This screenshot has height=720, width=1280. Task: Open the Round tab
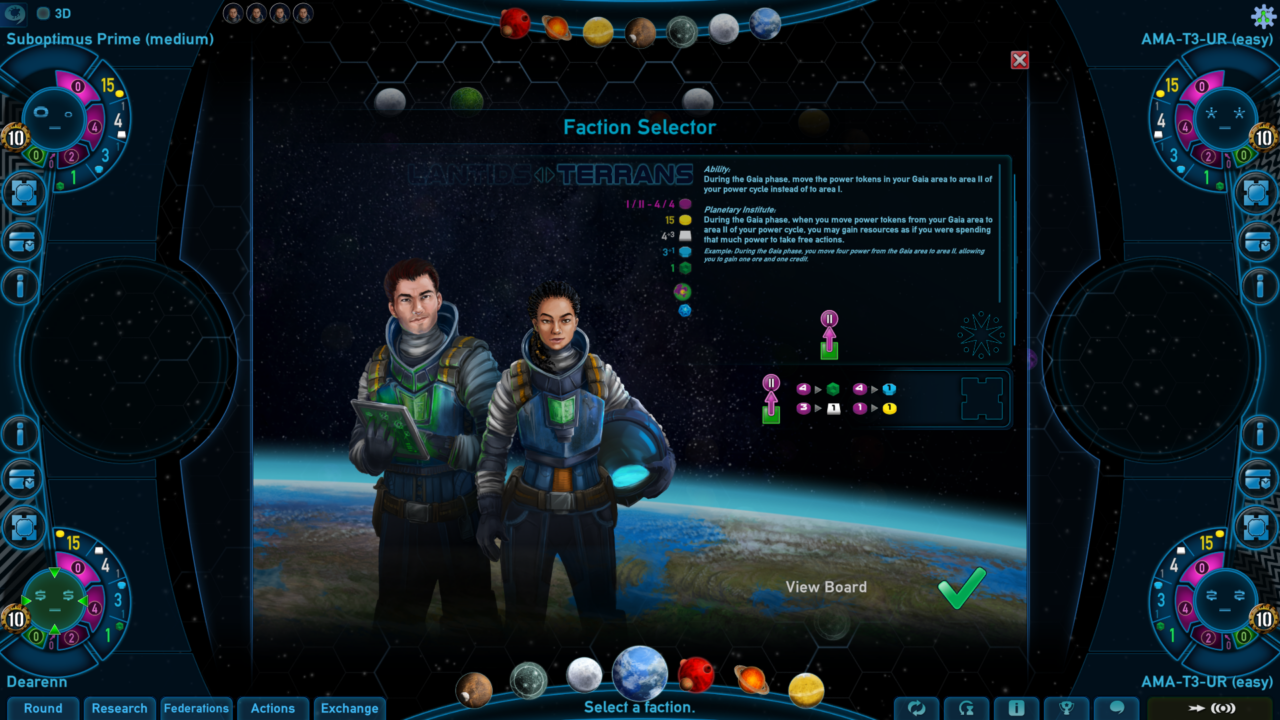point(43,708)
